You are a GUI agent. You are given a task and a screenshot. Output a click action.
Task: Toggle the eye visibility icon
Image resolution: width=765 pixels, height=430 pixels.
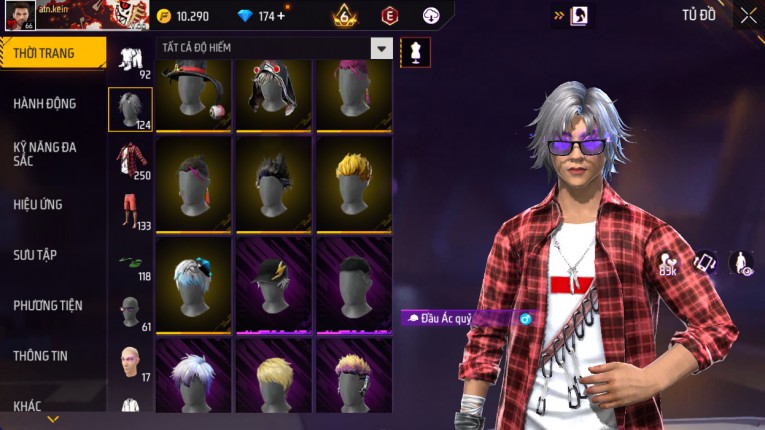click(741, 262)
